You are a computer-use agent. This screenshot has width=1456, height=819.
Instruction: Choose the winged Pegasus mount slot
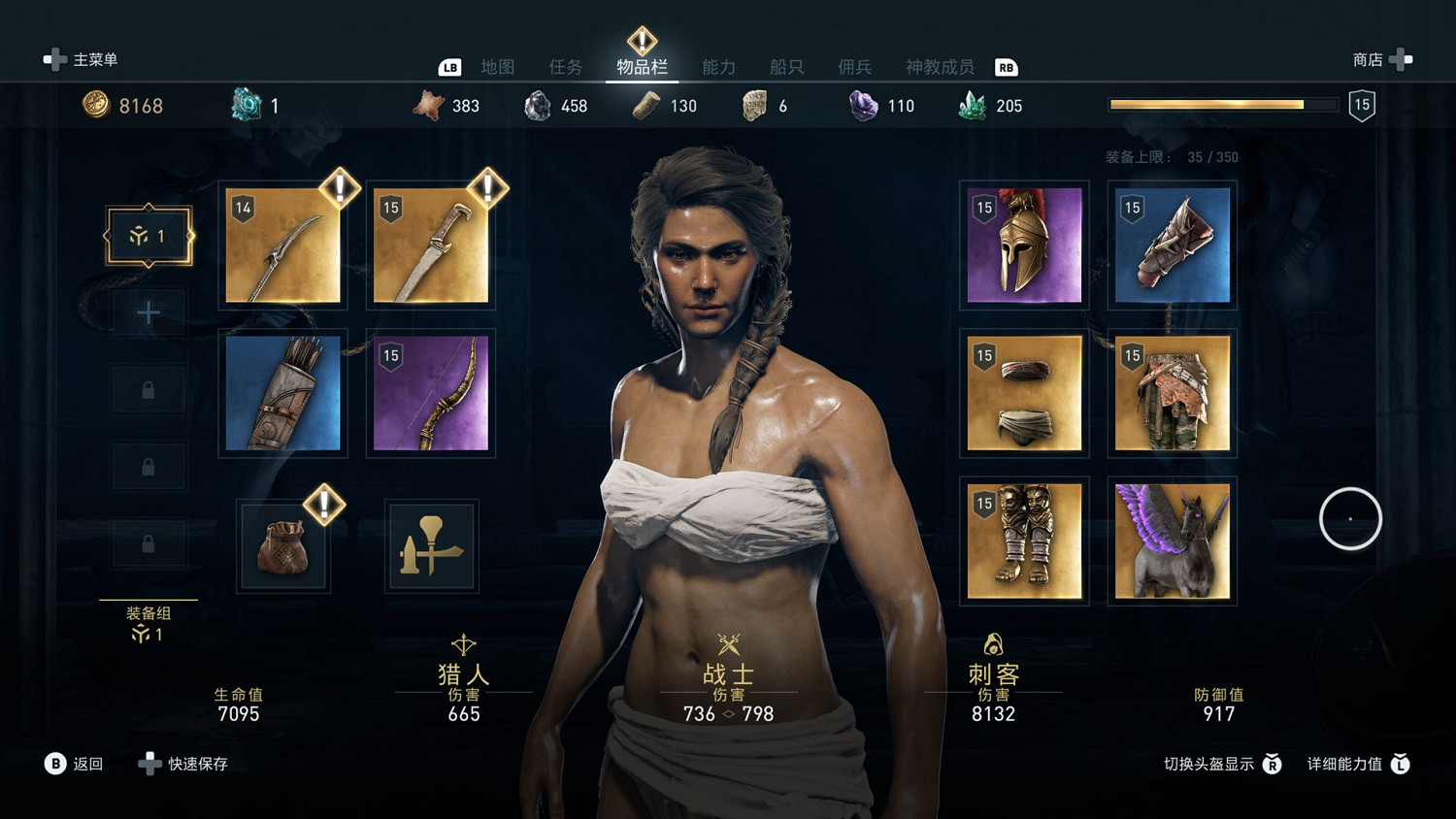click(x=1172, y=541)
